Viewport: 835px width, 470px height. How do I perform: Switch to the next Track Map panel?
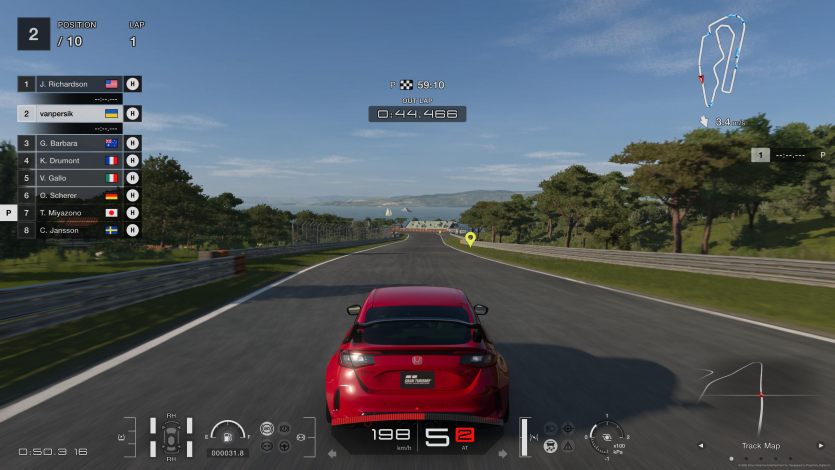[x=819, y=446]
